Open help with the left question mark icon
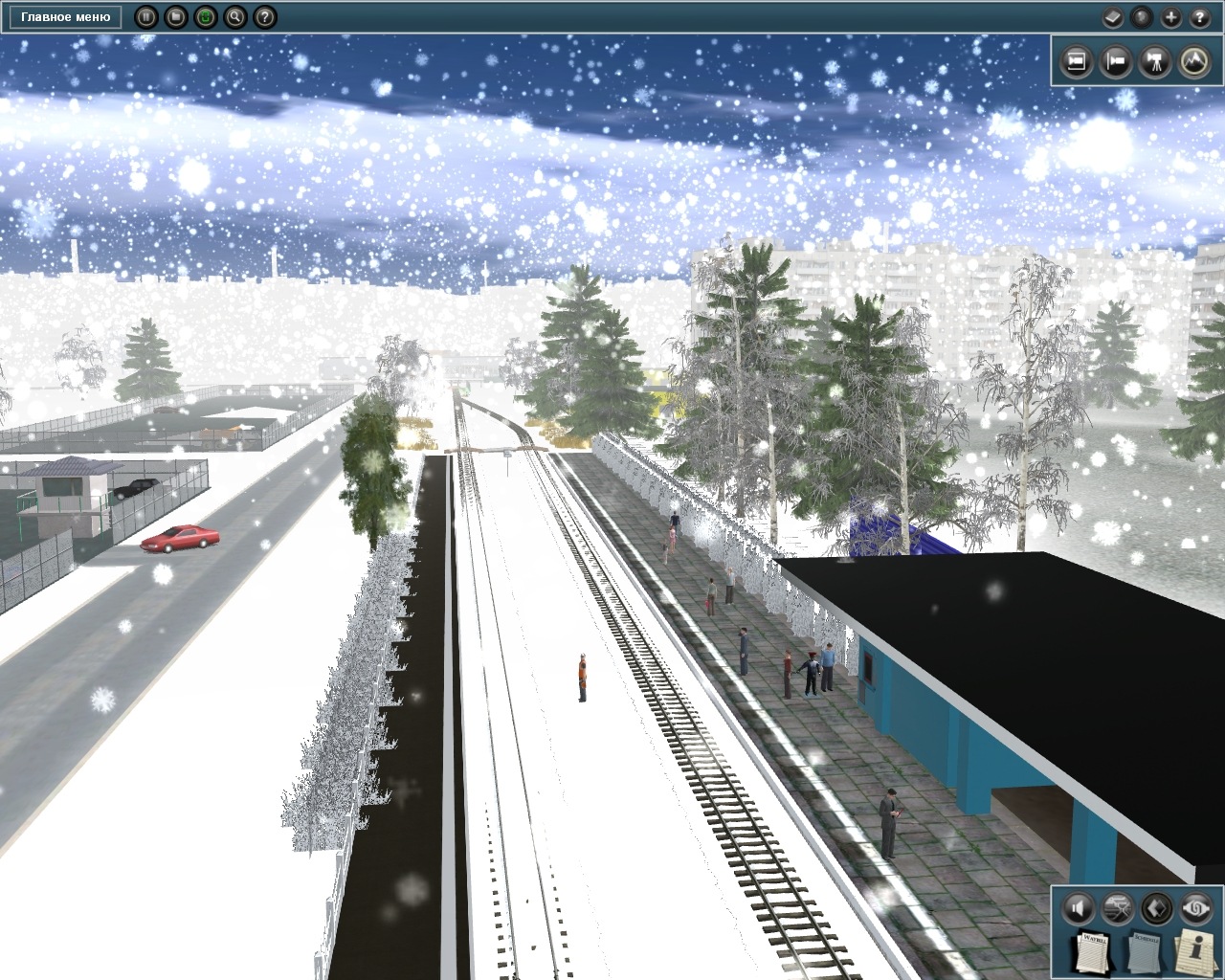 click(265, 16)
